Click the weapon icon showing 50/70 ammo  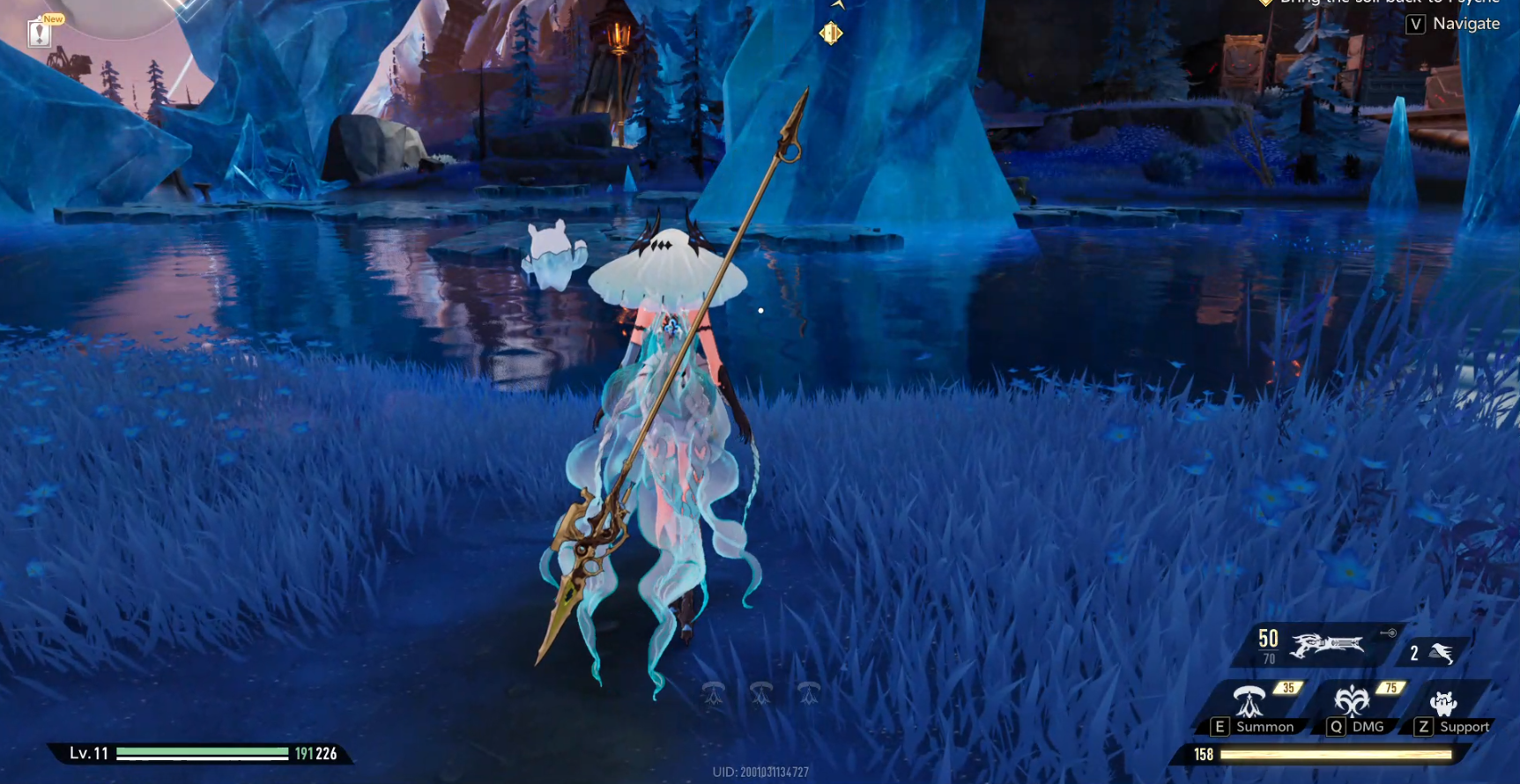[1326, 645]
